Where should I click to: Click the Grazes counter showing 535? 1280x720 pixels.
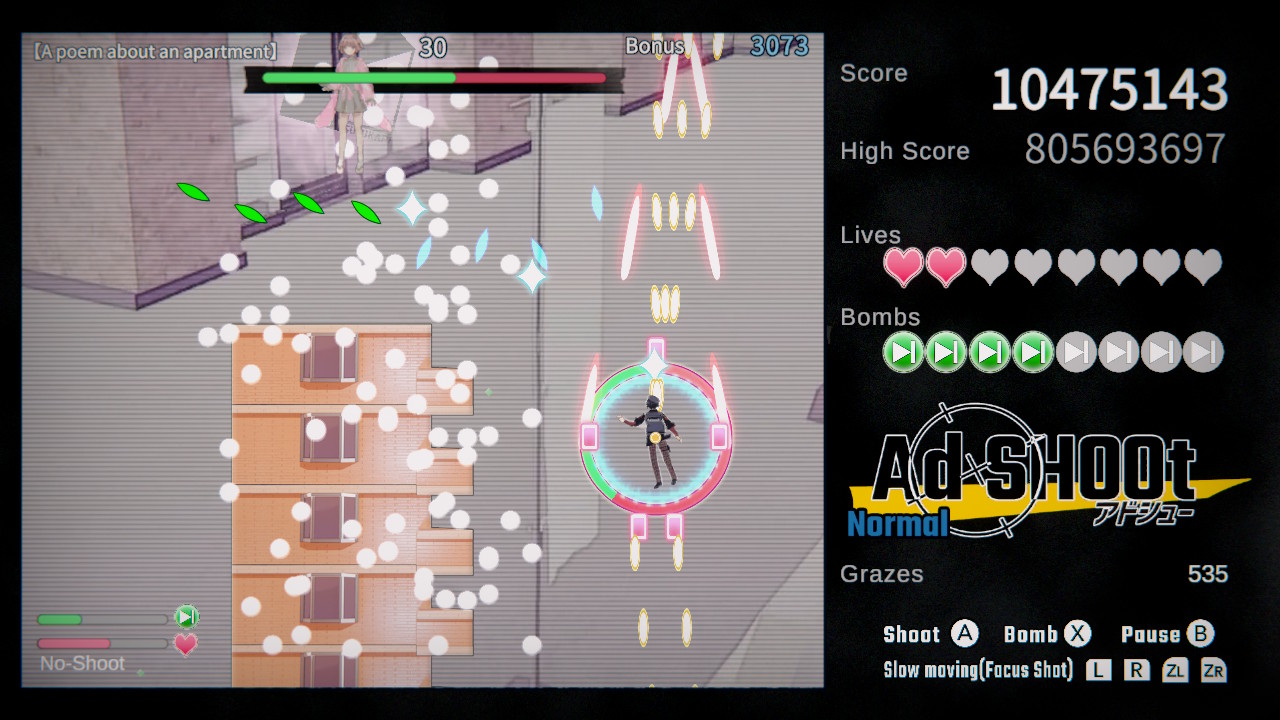[1207, 574]
